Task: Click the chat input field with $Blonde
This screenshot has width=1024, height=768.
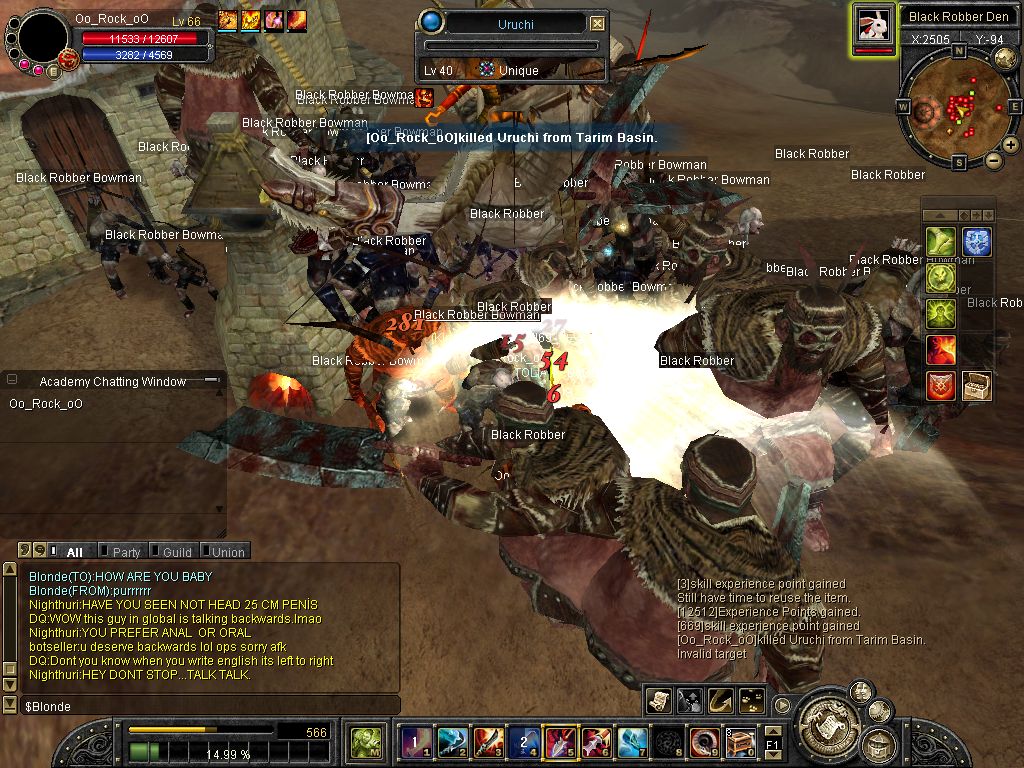Action: 200,706
